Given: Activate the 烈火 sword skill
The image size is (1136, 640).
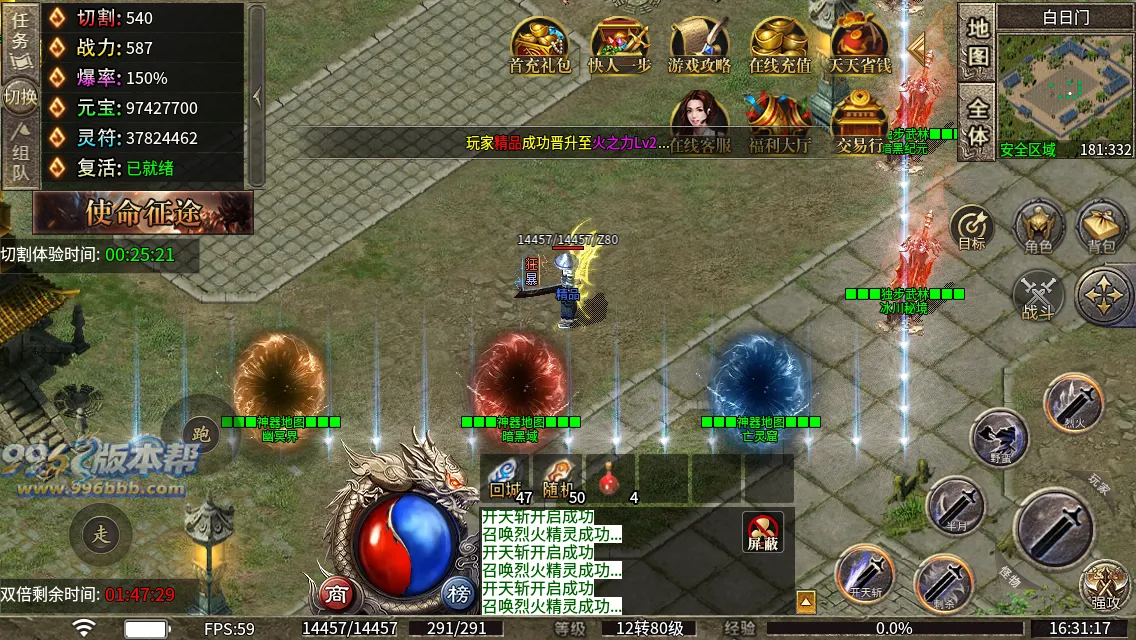Looking at the screenshot, I should [x=1073, y=402].
